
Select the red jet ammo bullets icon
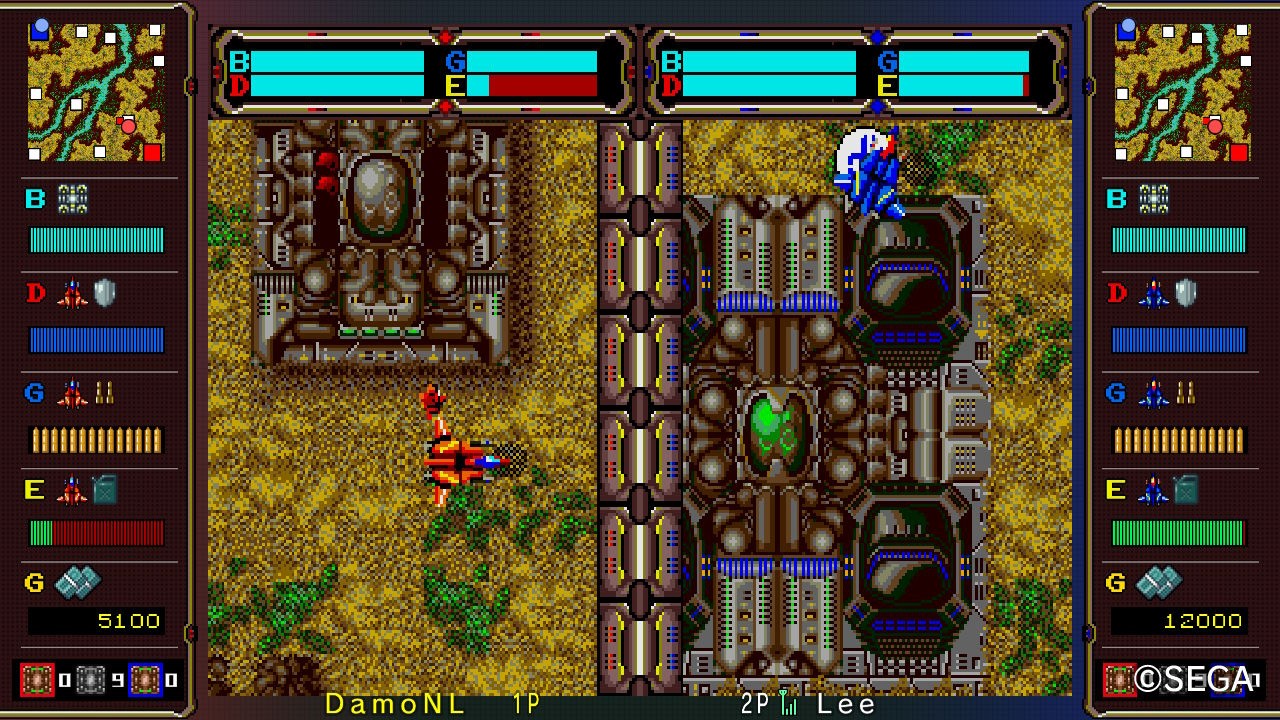tap(88, 393)
